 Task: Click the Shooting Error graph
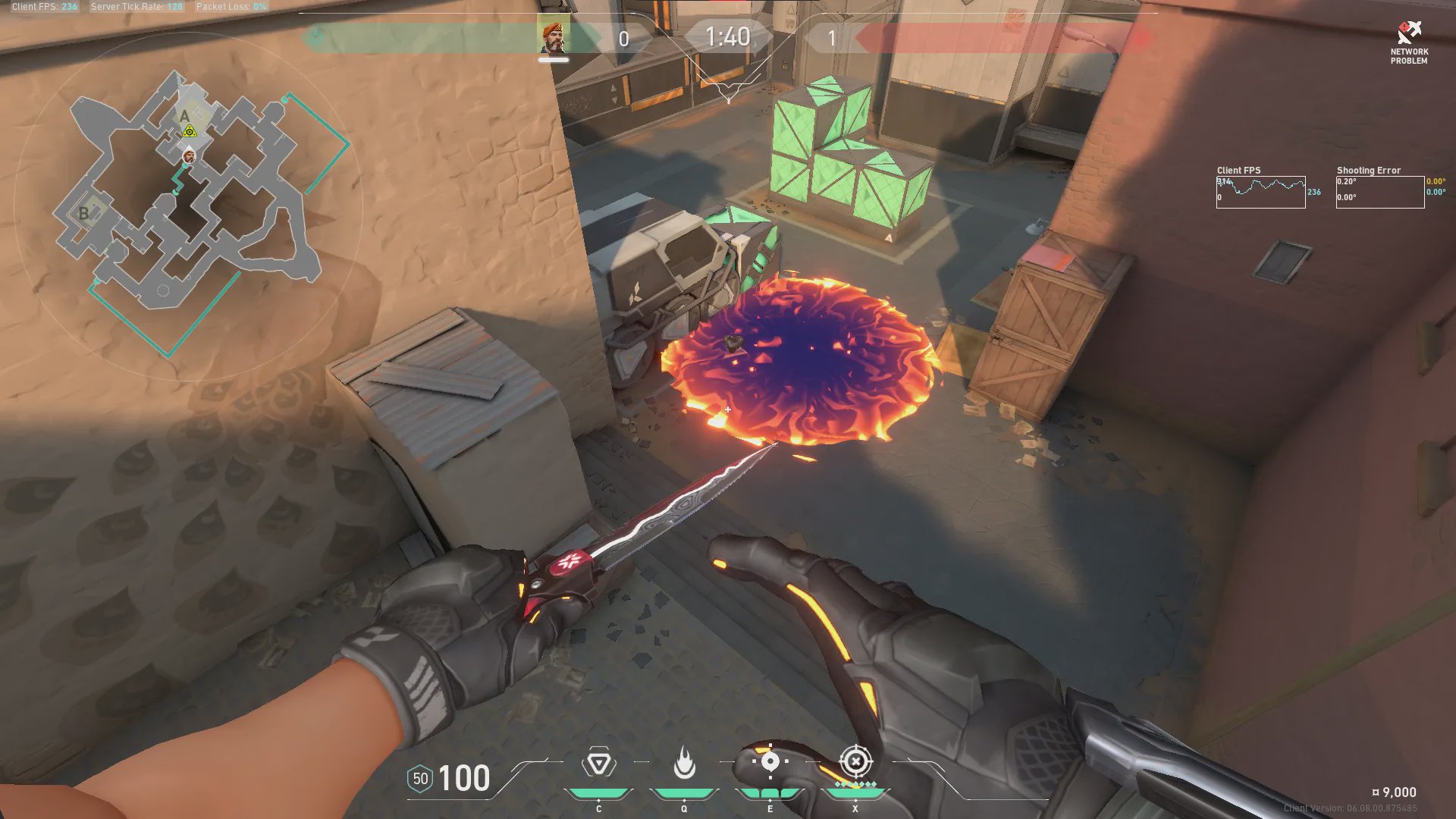pos(1379,192)
